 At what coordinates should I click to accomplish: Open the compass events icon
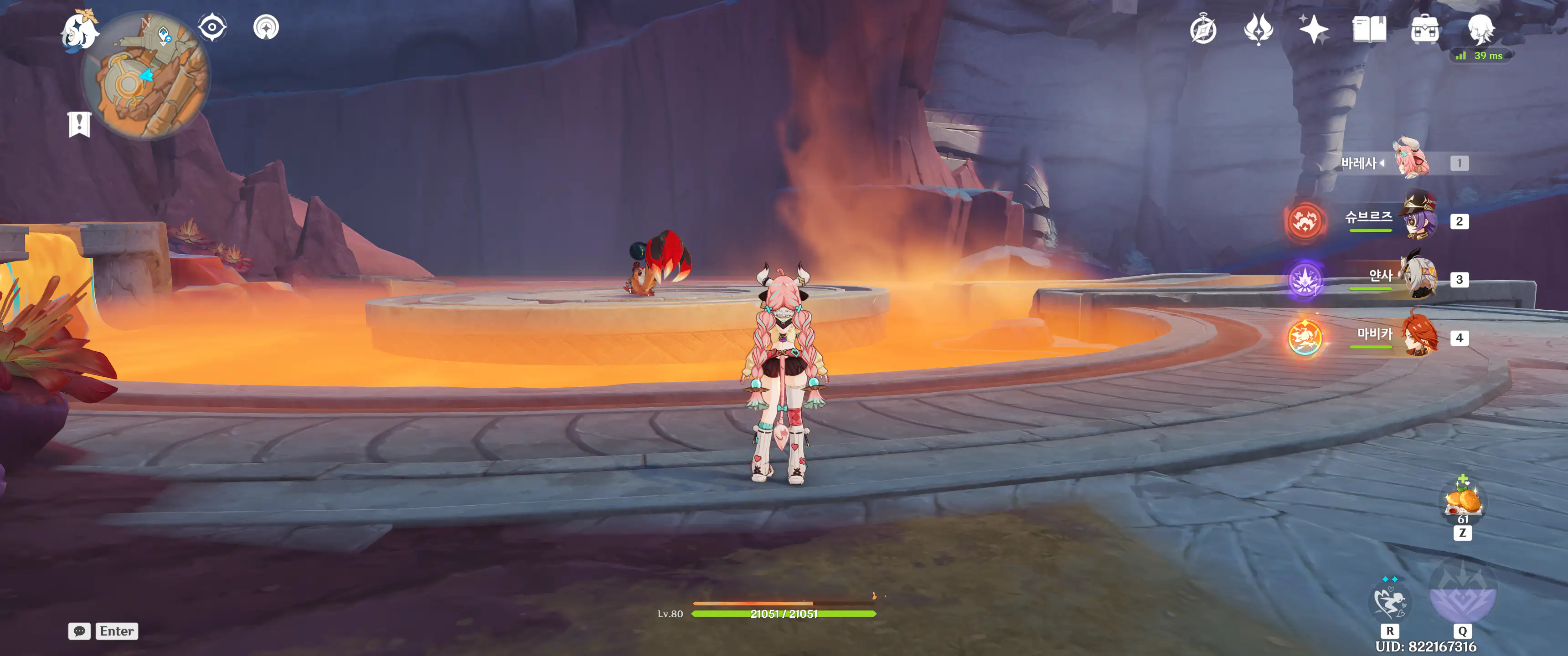[x=1203, y=30]
